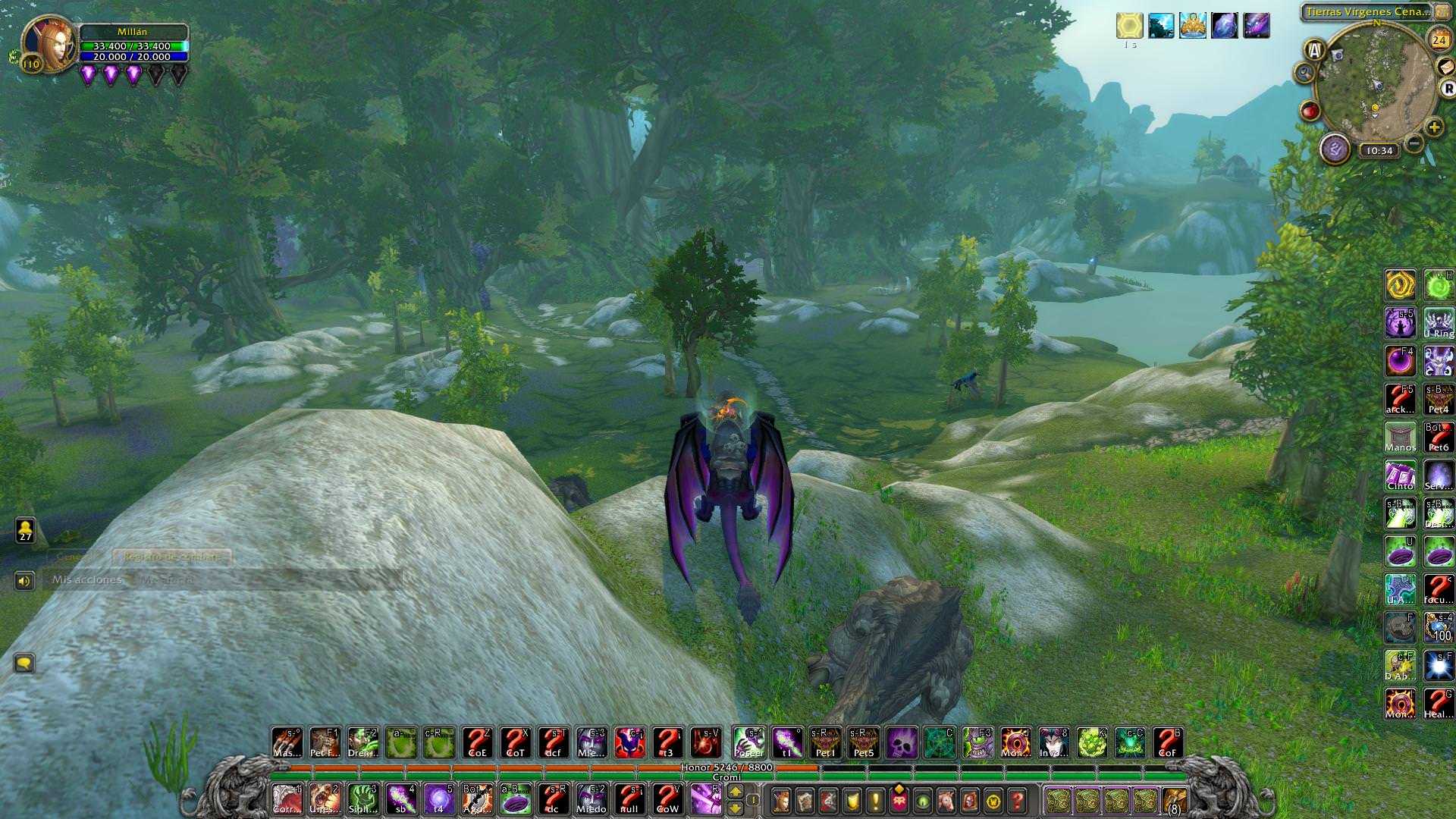Open the backpack bag slot
1456x819 pixels.
pos(1174,800)
